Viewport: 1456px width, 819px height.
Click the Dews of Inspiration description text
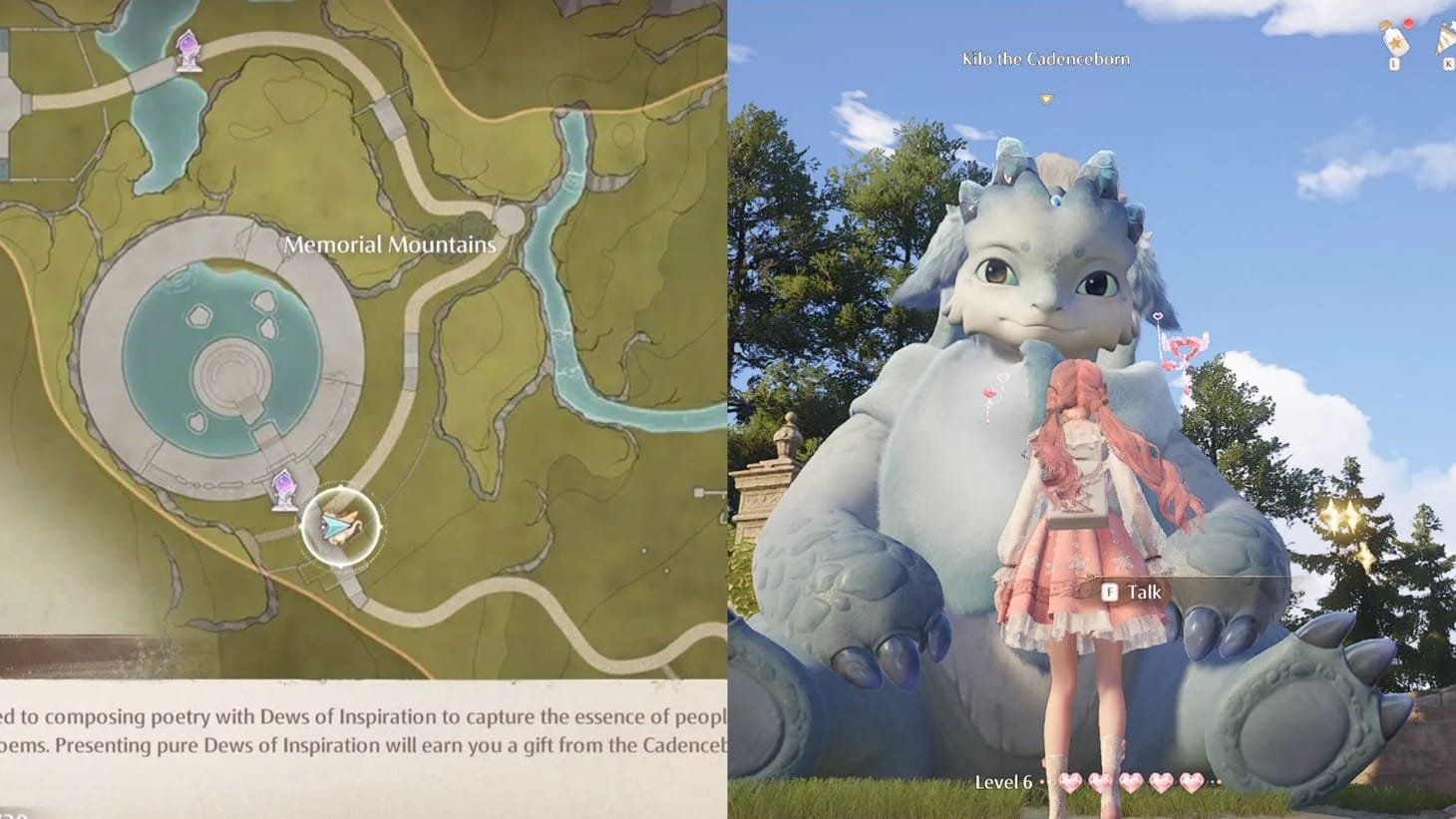(x=364, y=730)
